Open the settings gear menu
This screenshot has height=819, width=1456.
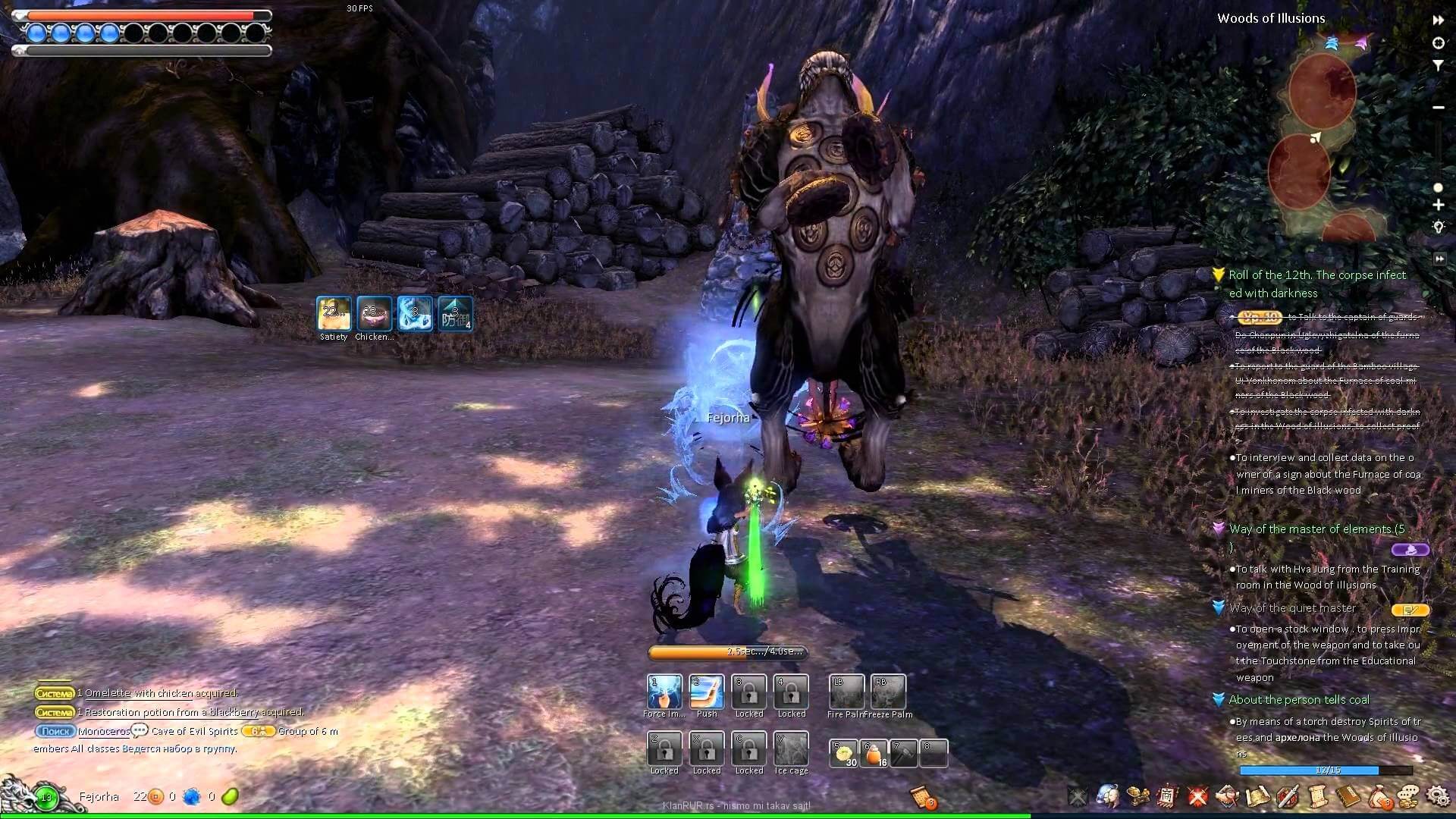[x=1437, y=795]
